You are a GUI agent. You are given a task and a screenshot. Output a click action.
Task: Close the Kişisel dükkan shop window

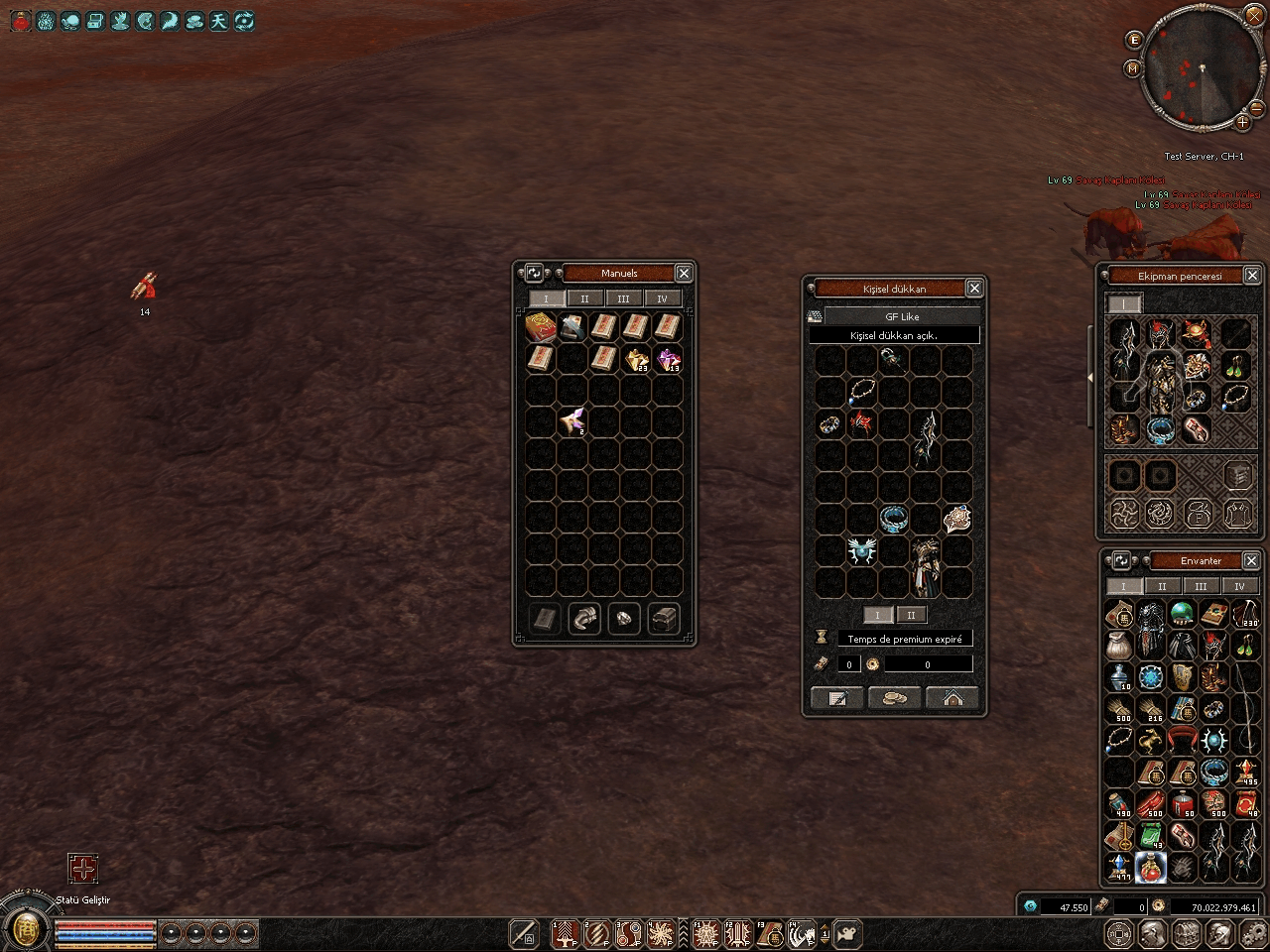tap(974, 288)
